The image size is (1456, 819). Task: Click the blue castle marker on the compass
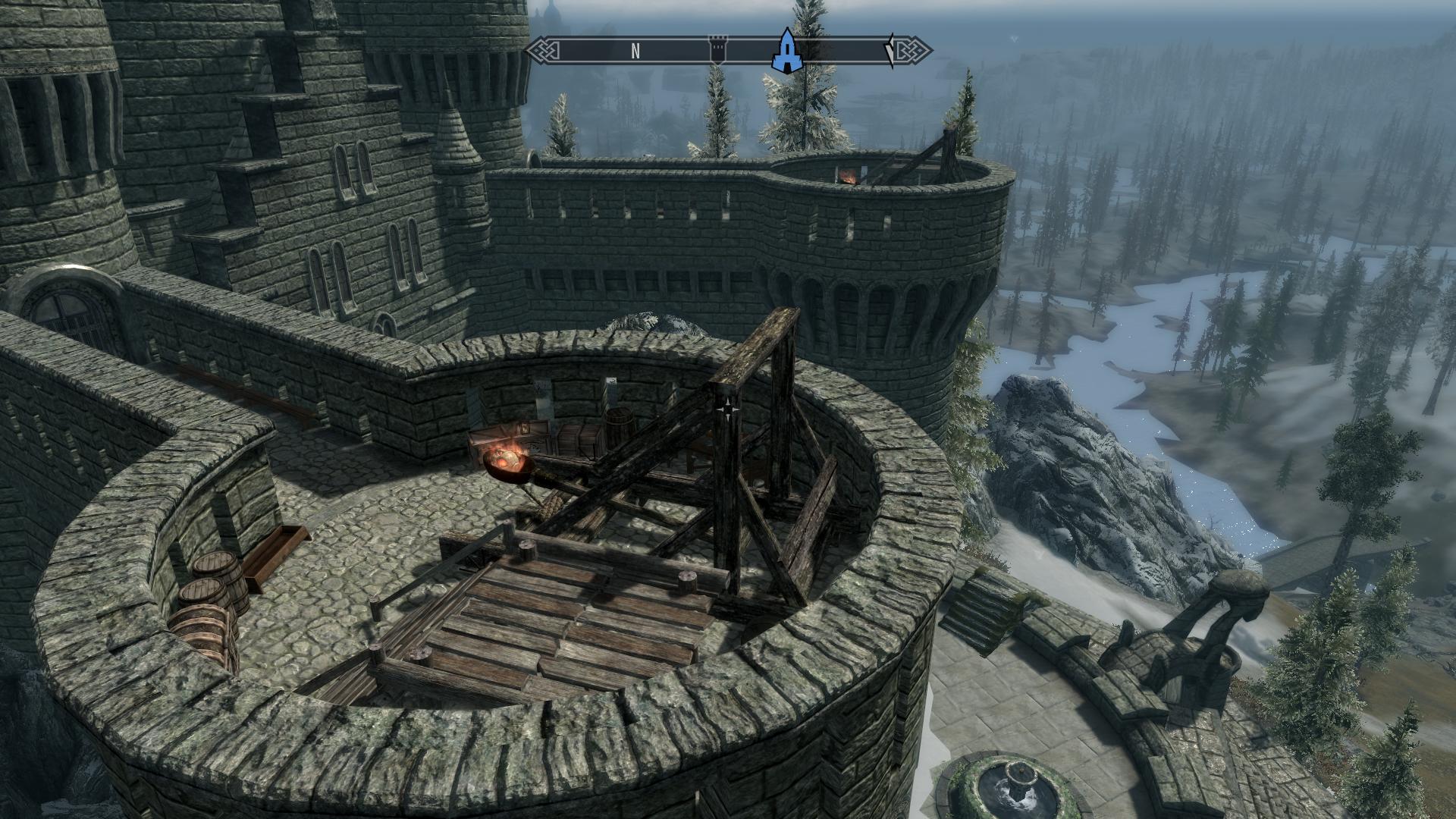point(788,52)
